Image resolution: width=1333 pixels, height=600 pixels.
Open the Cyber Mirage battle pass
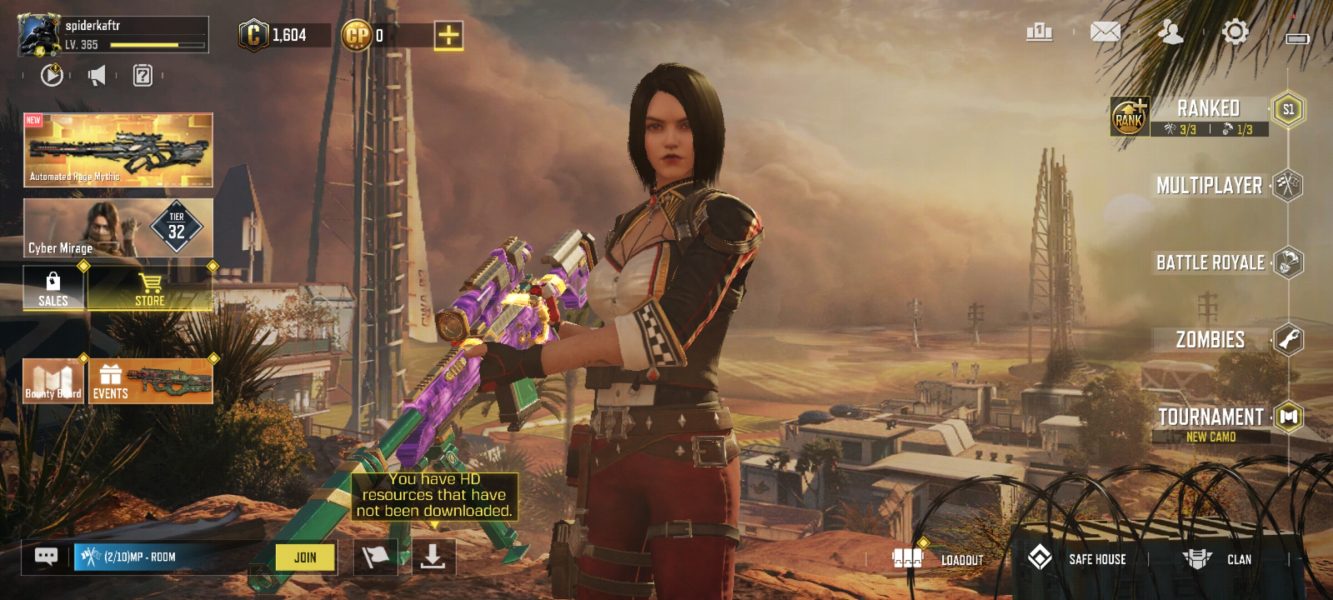118,228
